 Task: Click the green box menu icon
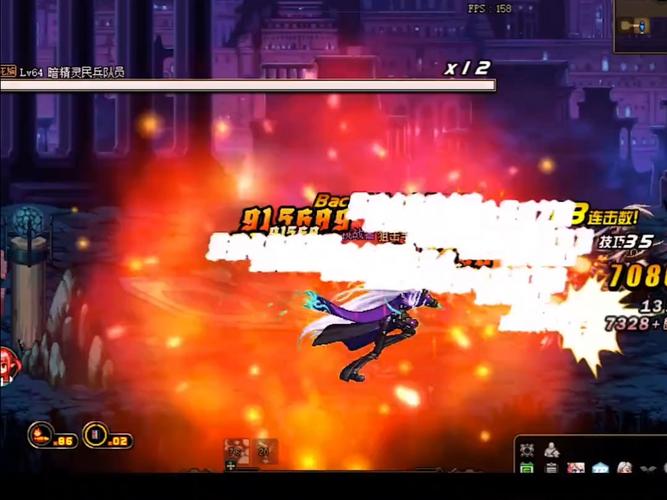pyautogui.click(x=527, y=468)
